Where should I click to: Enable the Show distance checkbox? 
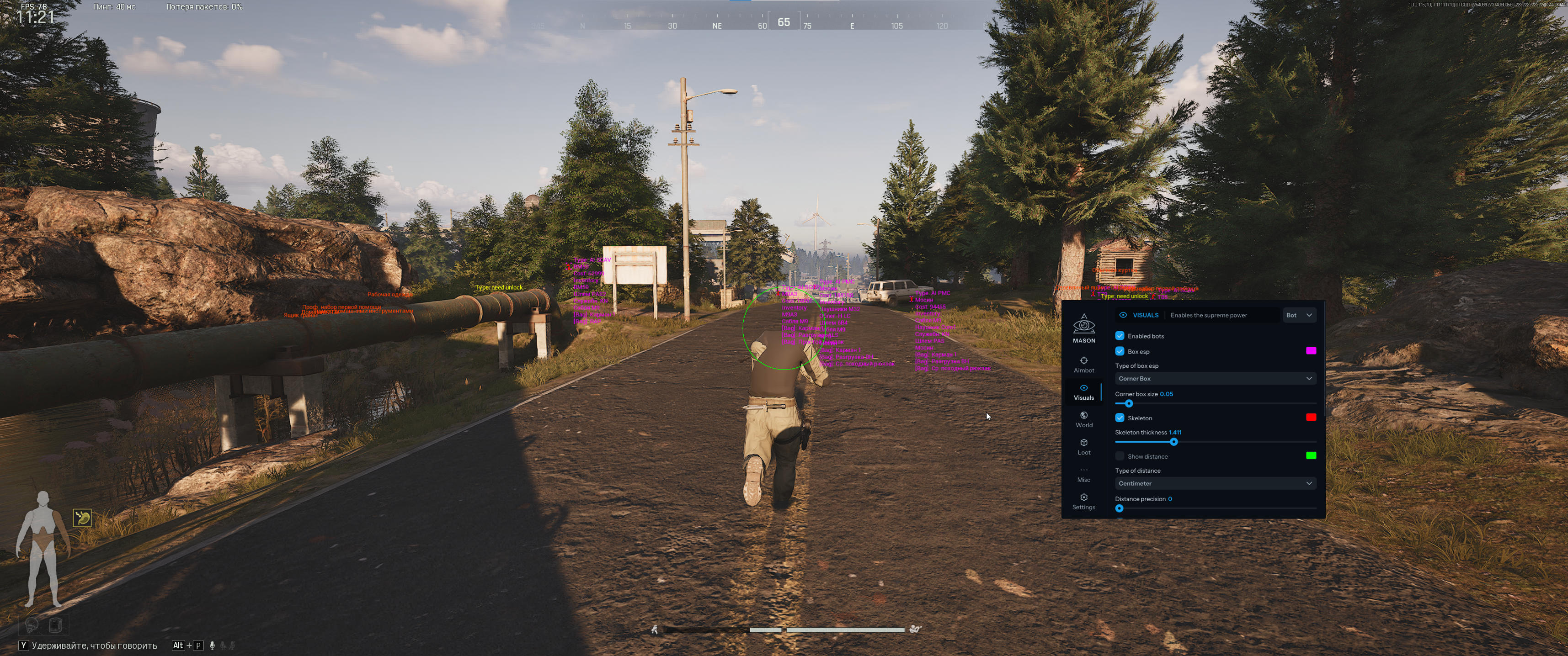1120,456
